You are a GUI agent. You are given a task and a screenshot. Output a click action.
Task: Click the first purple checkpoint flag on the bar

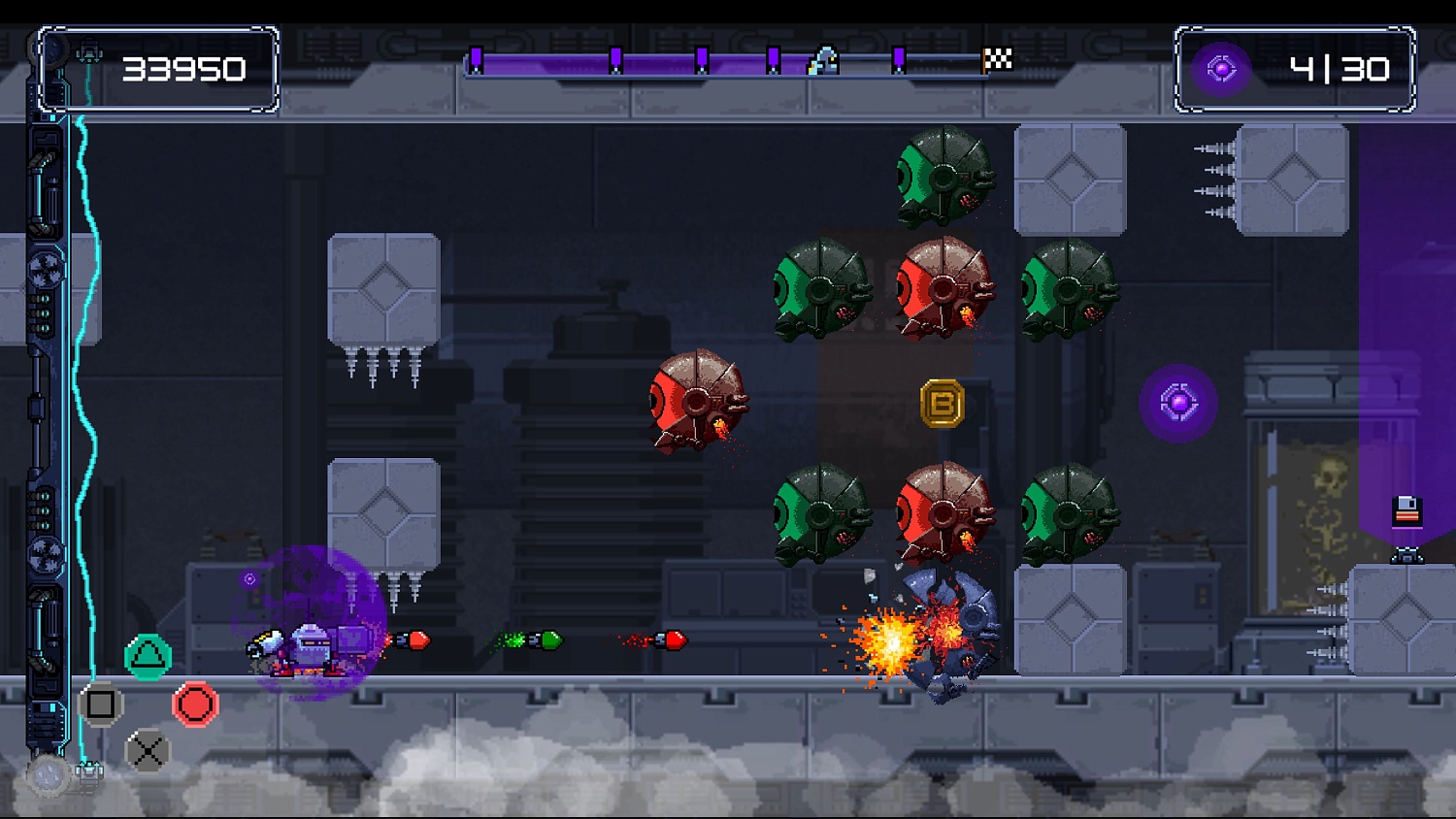click(x=476, y=58)
